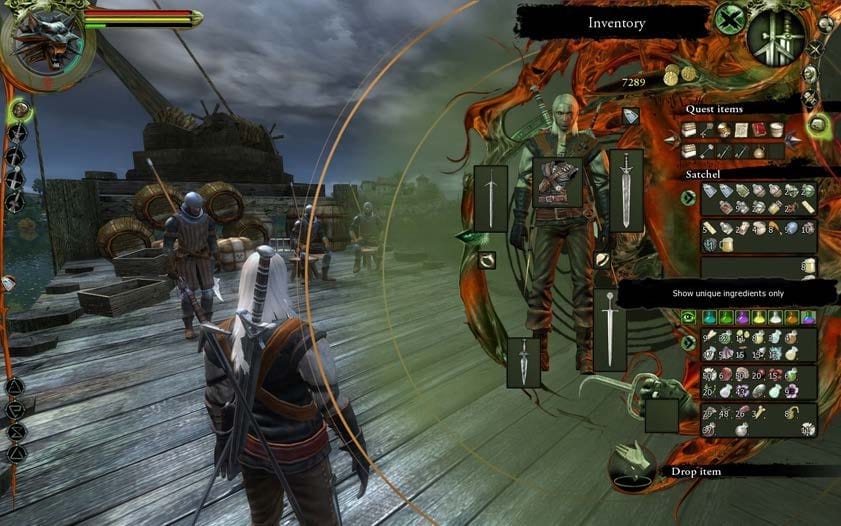
Task: Click the green arrow beside the satchel
Action: click(x=688, y=197)
